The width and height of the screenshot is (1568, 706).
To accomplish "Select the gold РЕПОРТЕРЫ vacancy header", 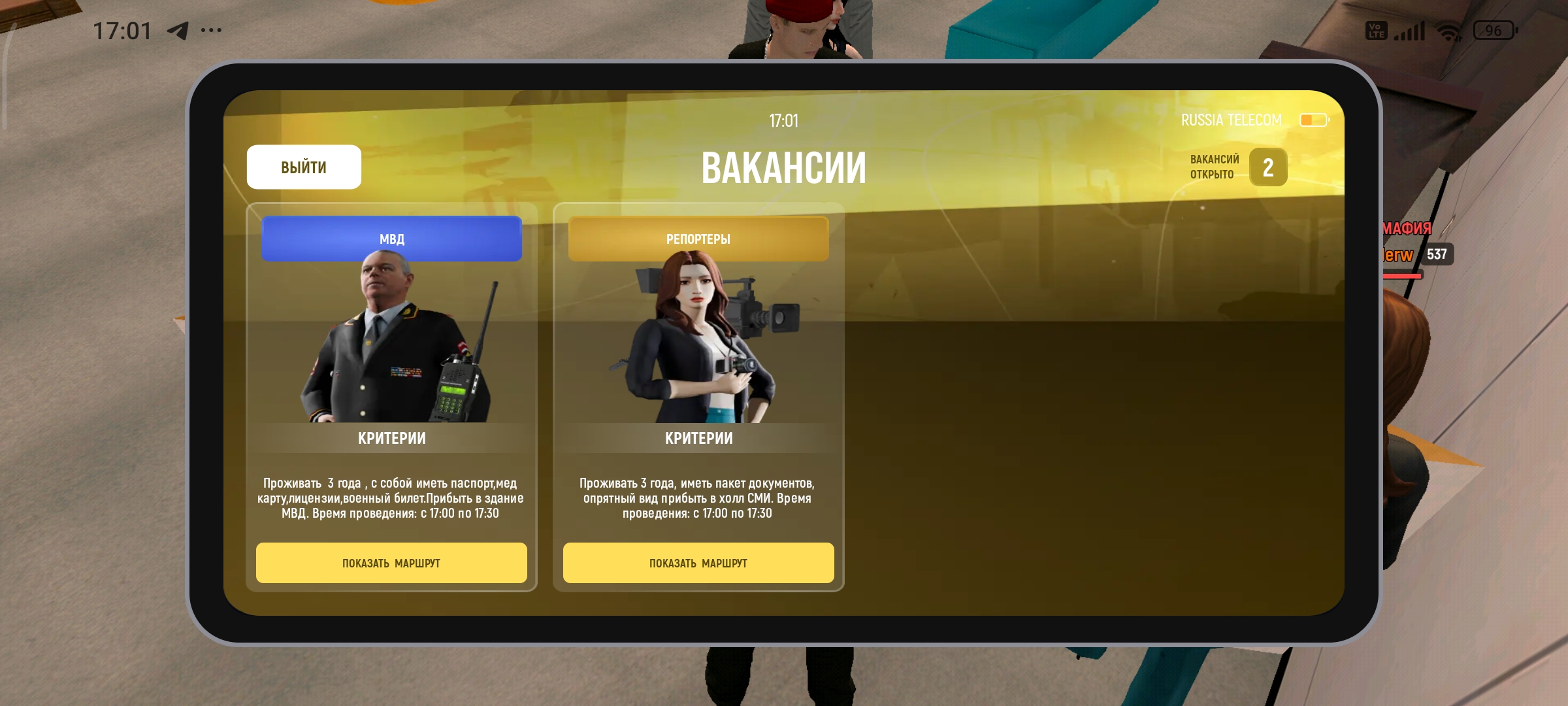I will click(698, 239).
